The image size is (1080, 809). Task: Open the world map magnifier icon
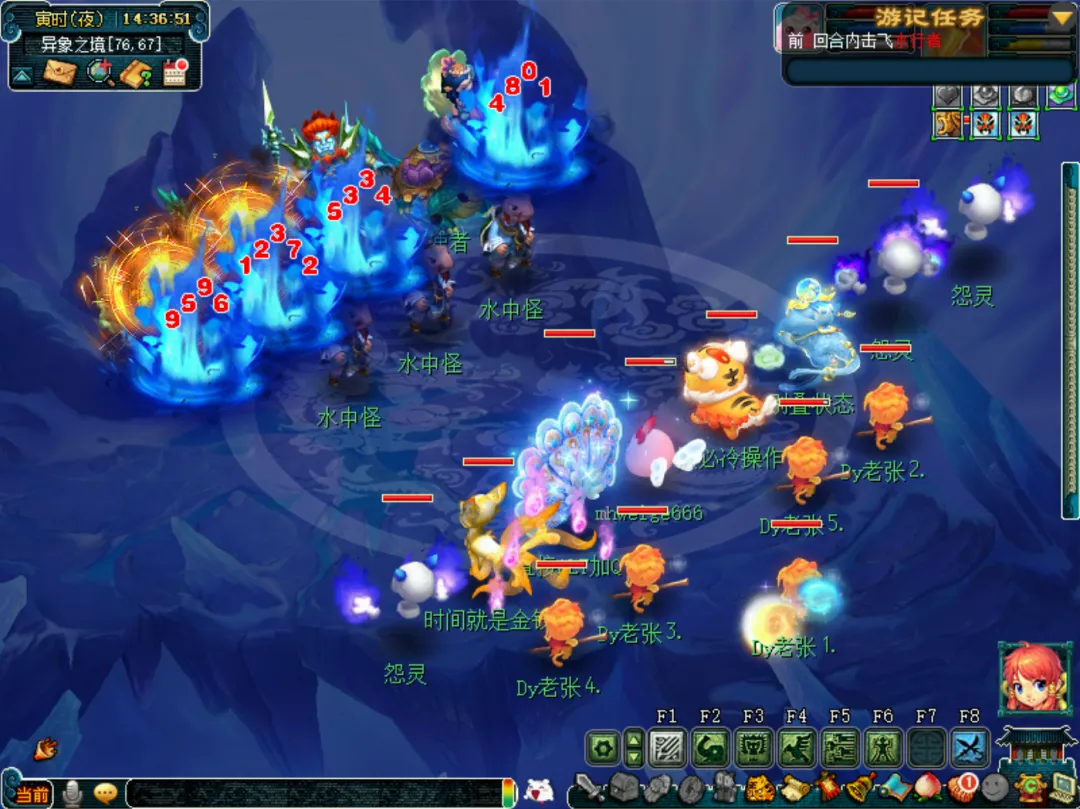[99, 73]
